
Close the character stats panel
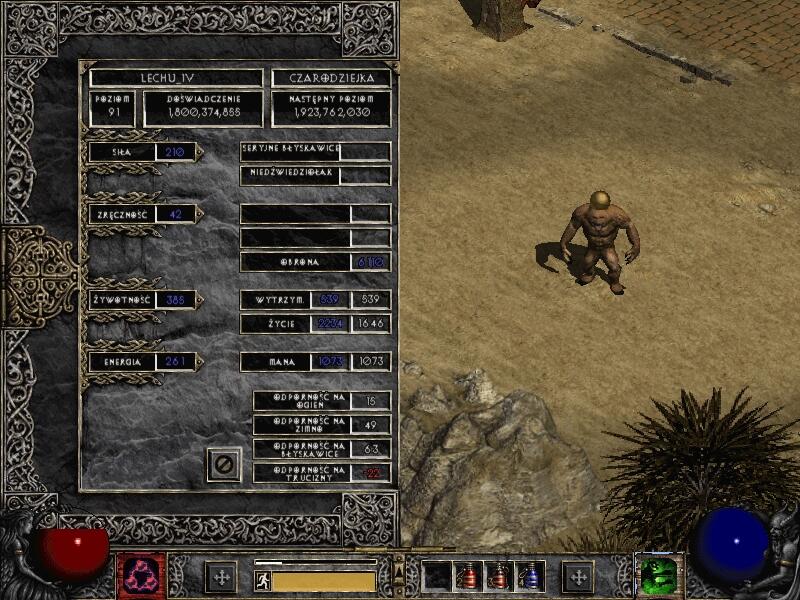[x=224, y=465]
